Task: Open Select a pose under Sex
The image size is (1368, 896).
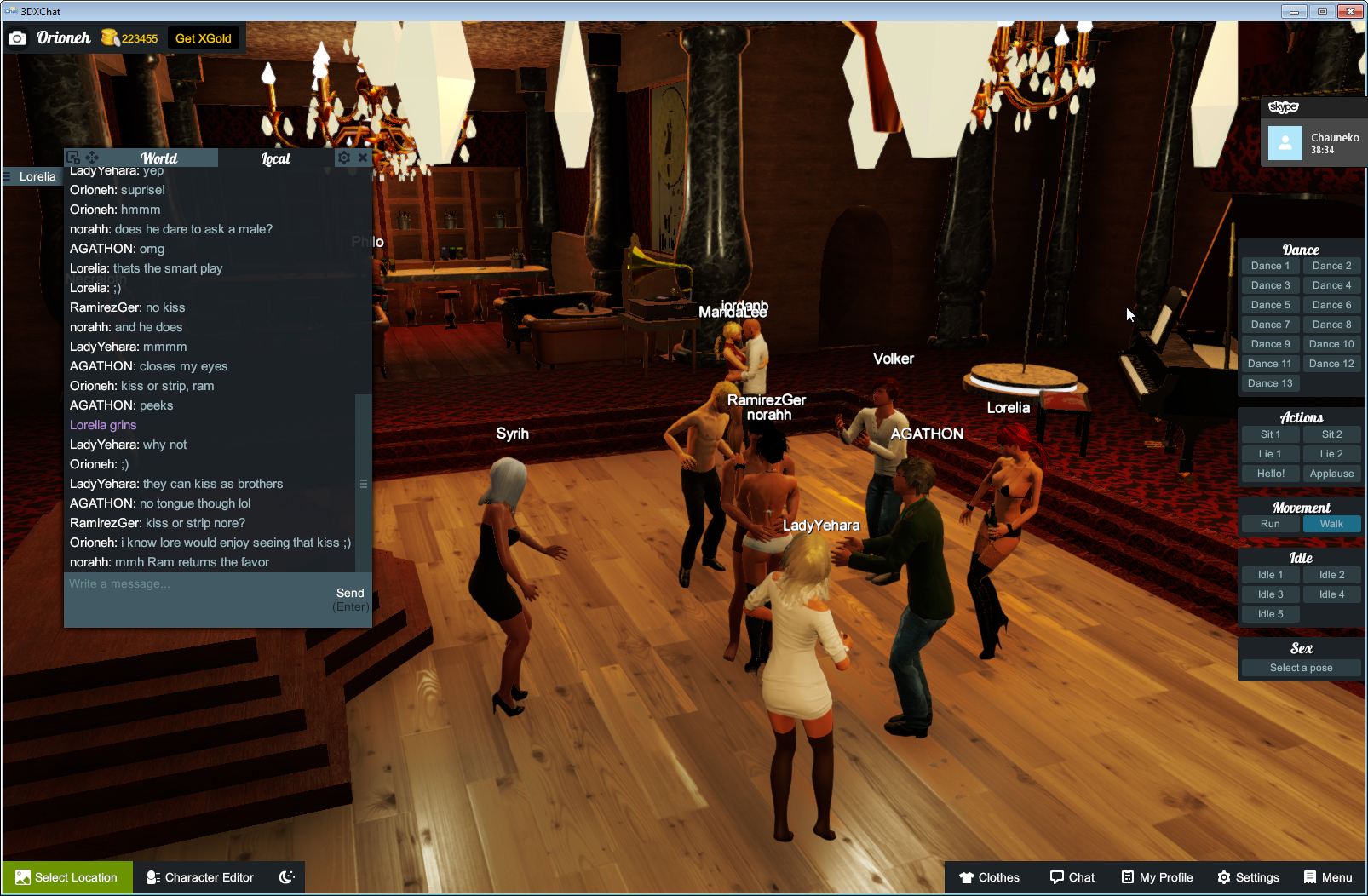Action: (x=1301, y=668)
